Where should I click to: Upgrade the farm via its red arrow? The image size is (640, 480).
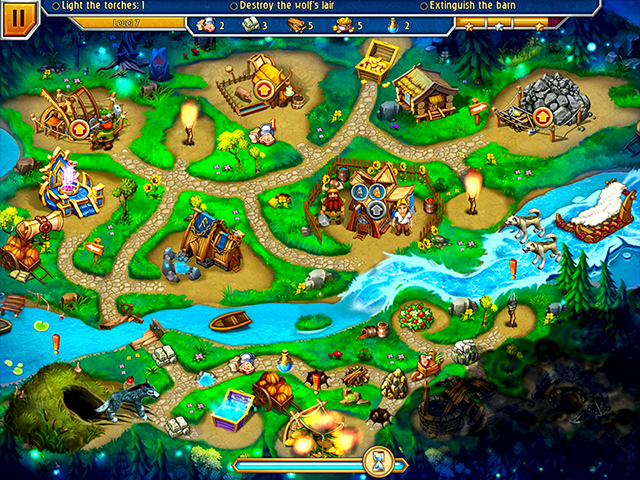pos(265,90)
